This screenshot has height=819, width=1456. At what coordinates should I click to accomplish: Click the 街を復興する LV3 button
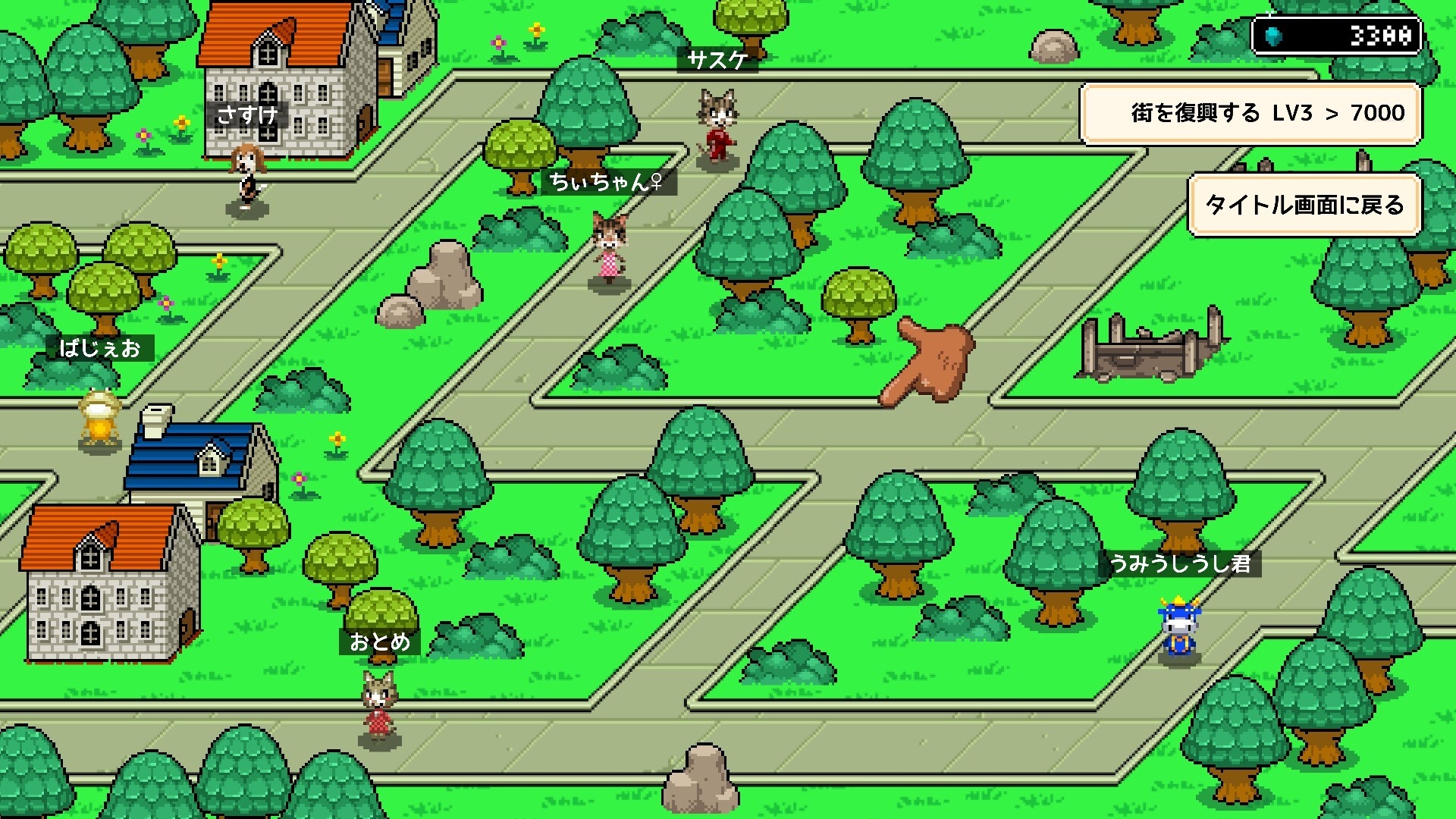[1250, 114]
